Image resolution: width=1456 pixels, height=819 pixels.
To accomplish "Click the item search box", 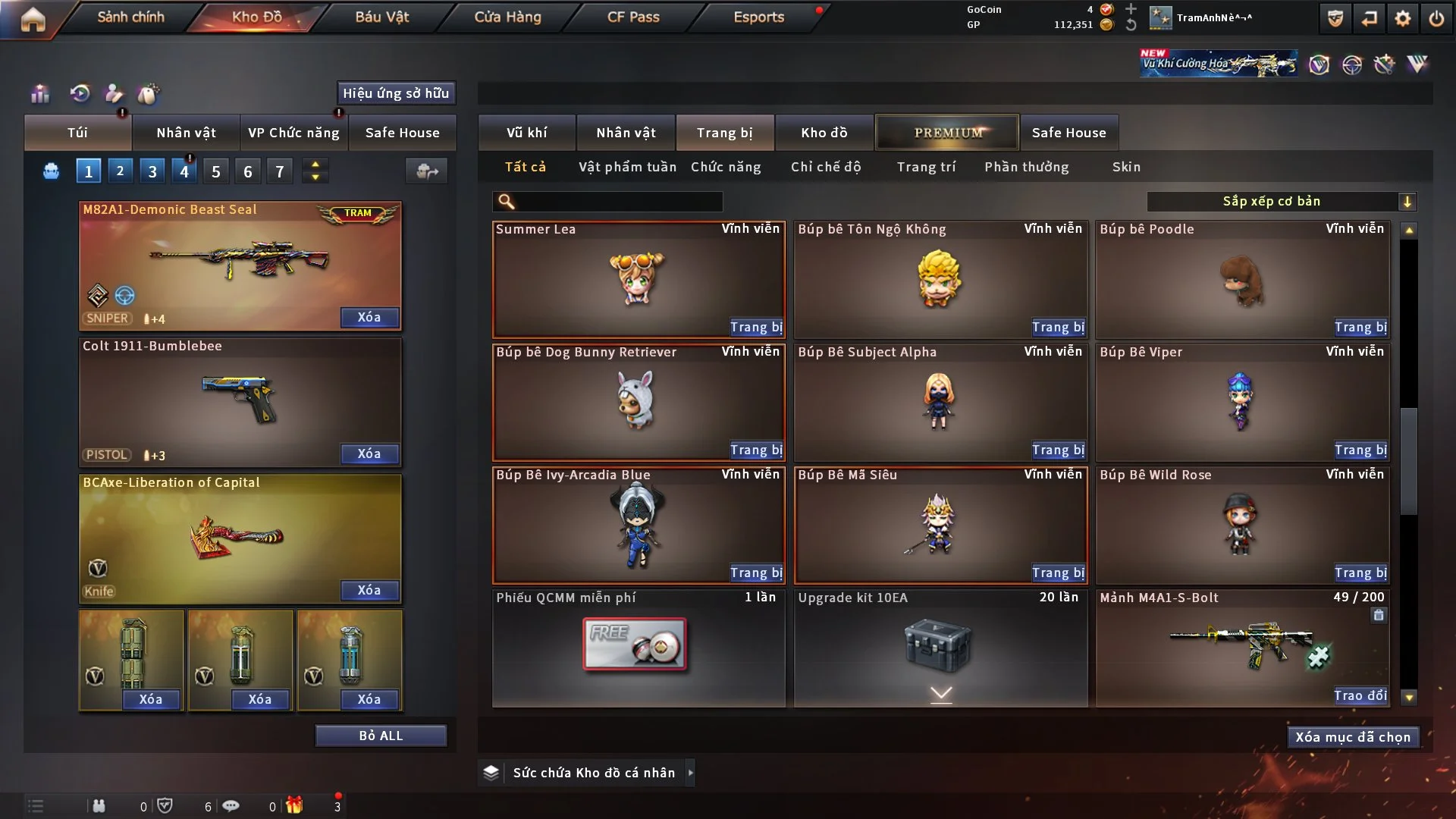I will pos(618,201).
